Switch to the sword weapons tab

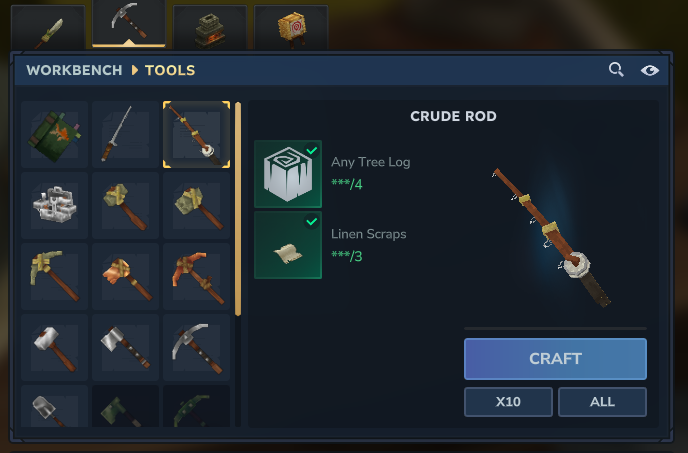tap(48, 26)
